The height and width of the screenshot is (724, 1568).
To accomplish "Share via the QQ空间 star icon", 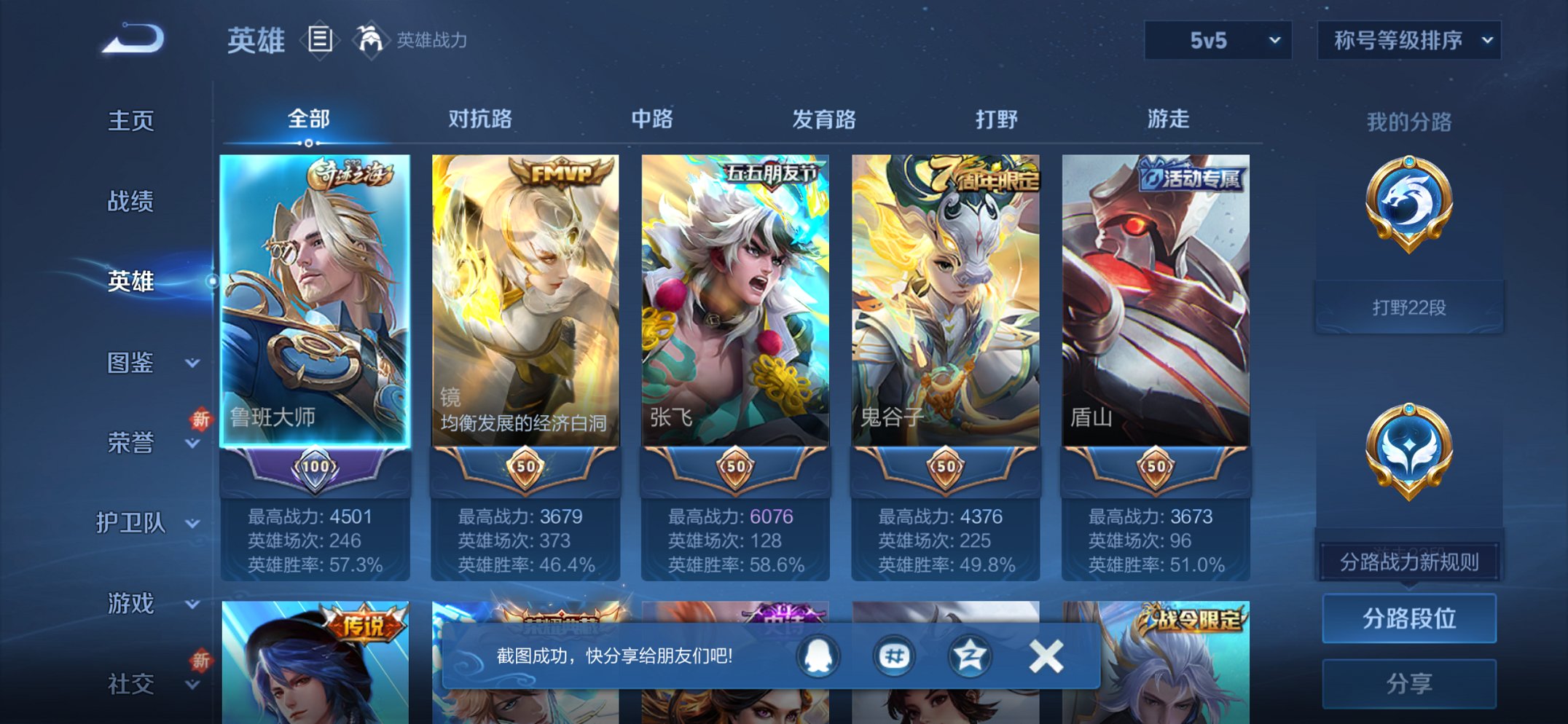I will (969, 655).
